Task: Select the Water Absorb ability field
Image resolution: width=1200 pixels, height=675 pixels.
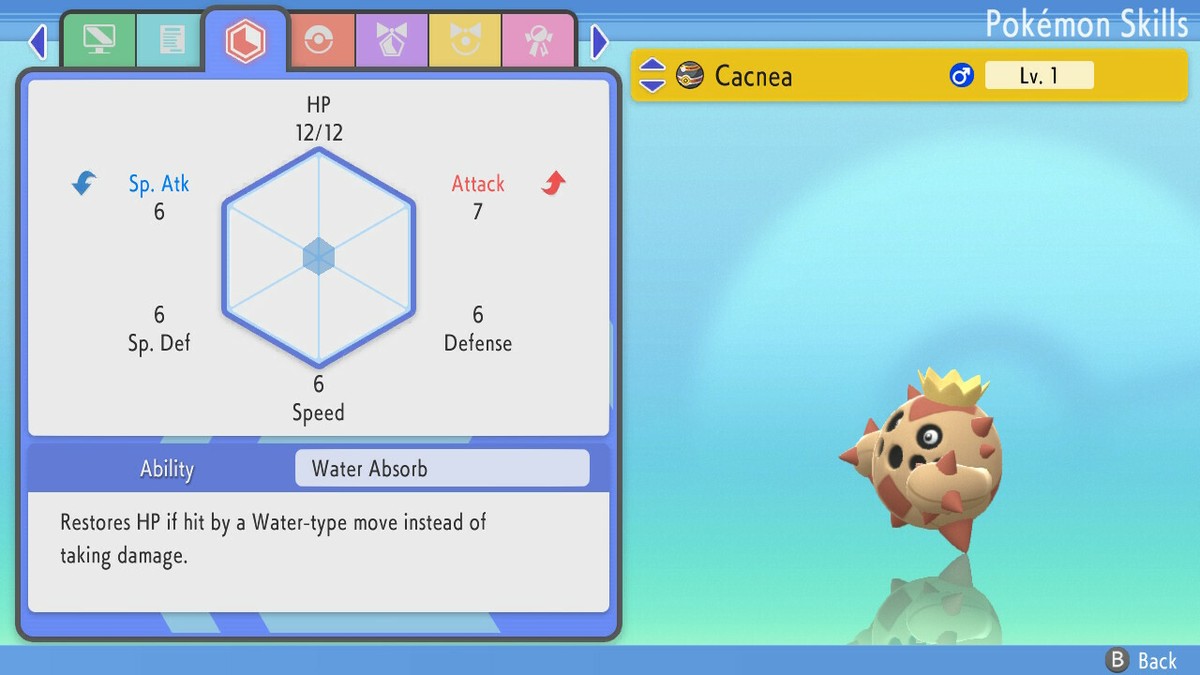Action: pos(442,468)
